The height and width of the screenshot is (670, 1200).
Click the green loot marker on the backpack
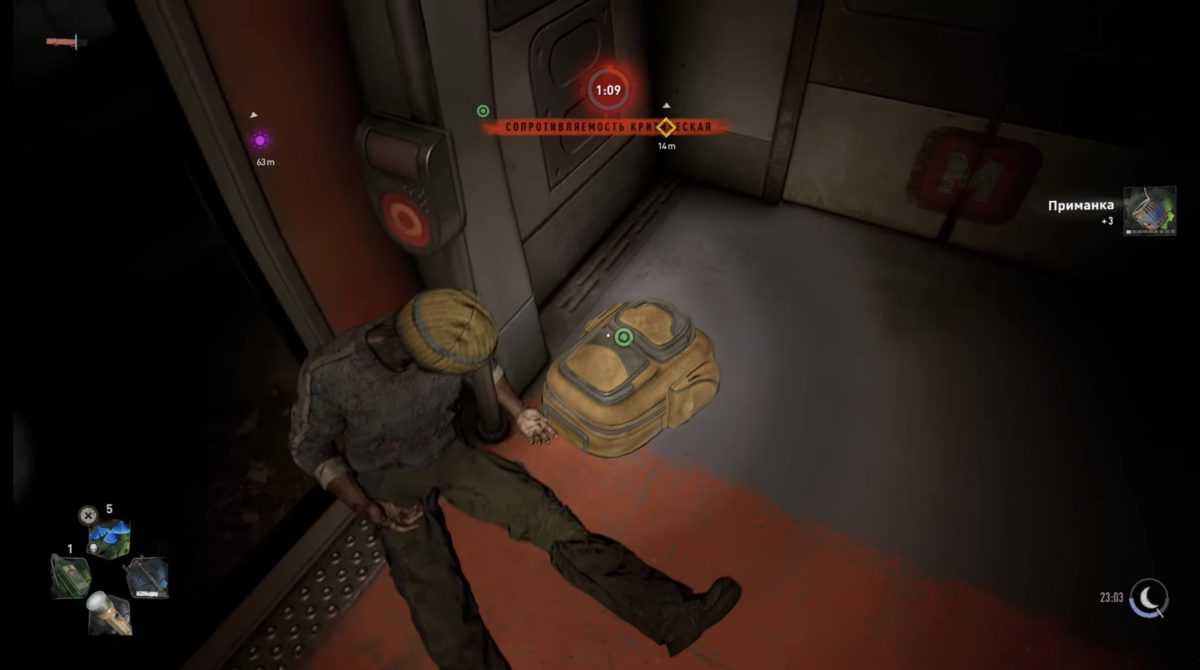click(623, 337)
